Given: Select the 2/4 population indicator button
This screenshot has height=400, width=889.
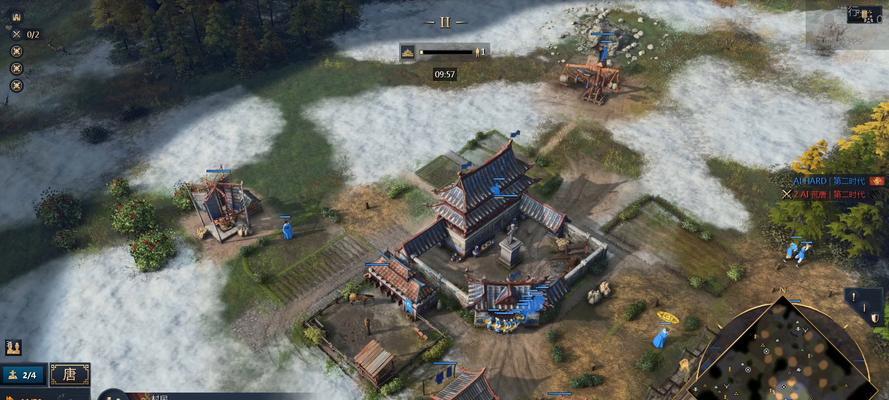Looking at the screenshot, I should tap(23, 374).
